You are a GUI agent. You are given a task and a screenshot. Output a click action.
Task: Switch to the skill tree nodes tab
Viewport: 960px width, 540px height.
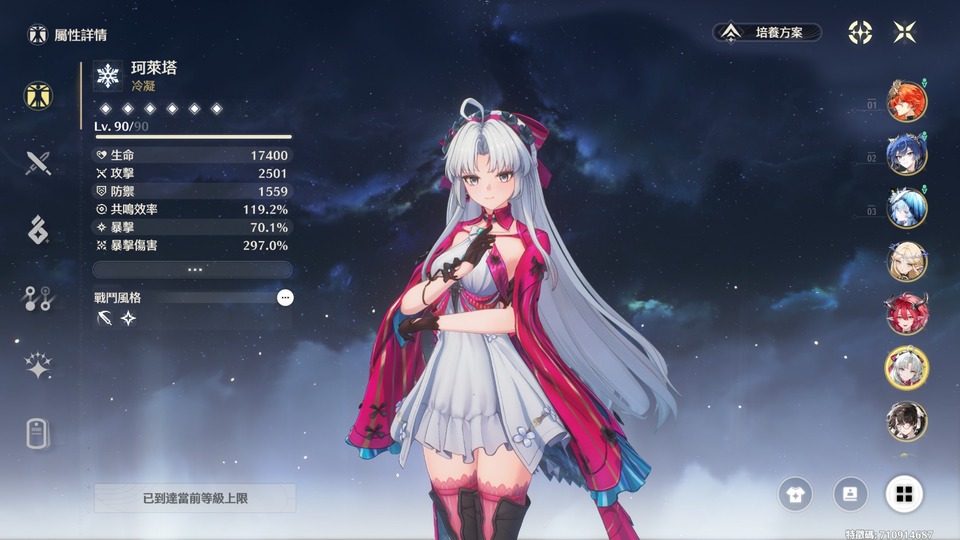point(39,298)
